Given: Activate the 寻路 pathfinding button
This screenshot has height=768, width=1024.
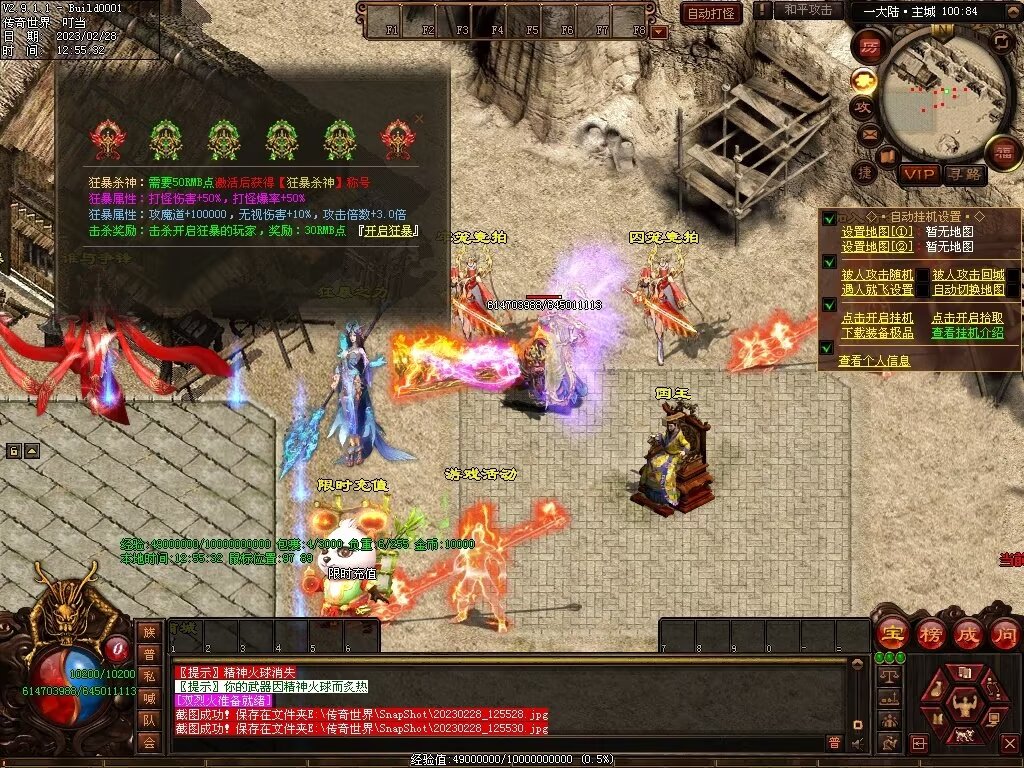Looking at the screenshot, I should pos(964,174).
